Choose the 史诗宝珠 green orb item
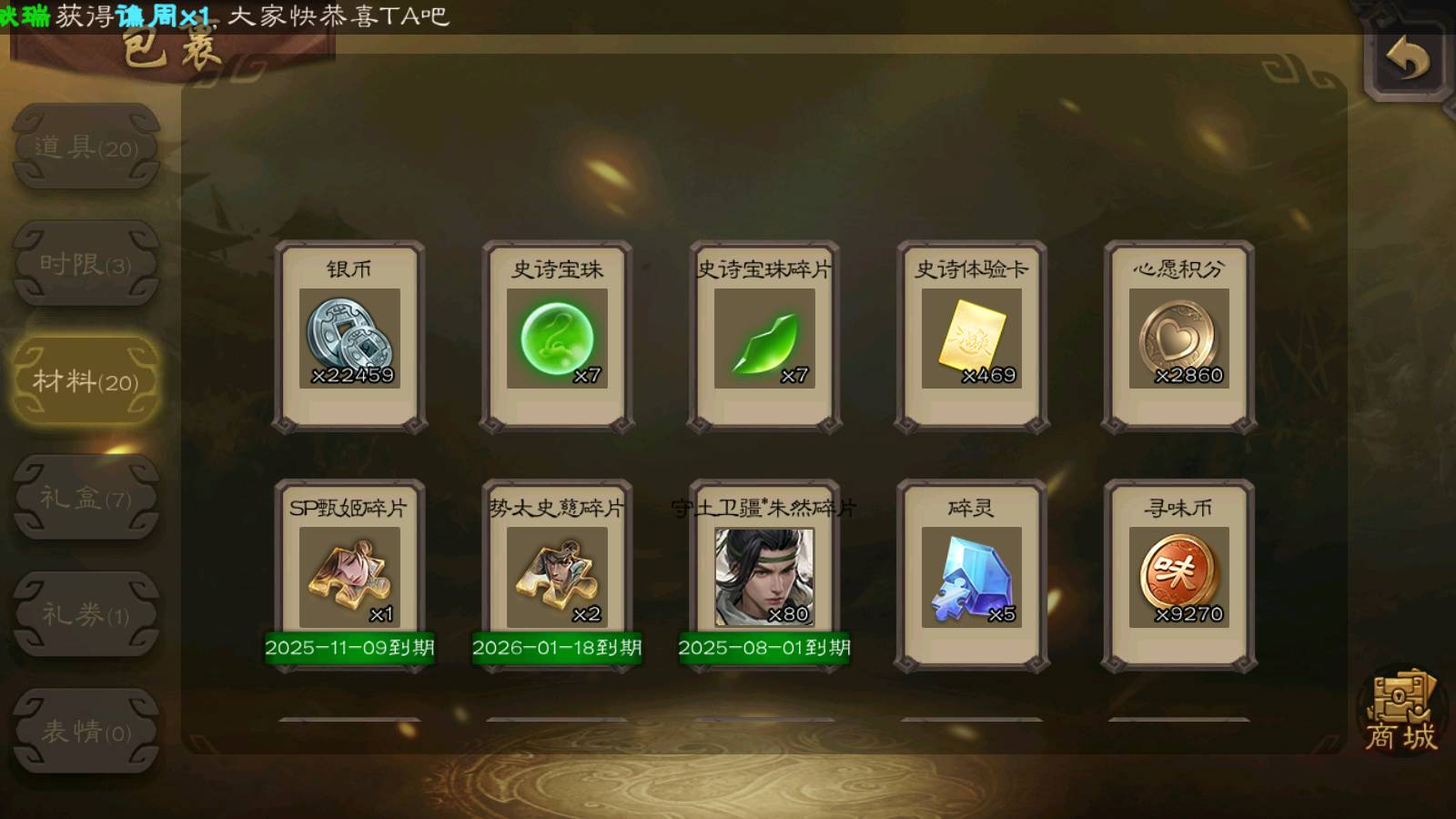 pos(557,338)
